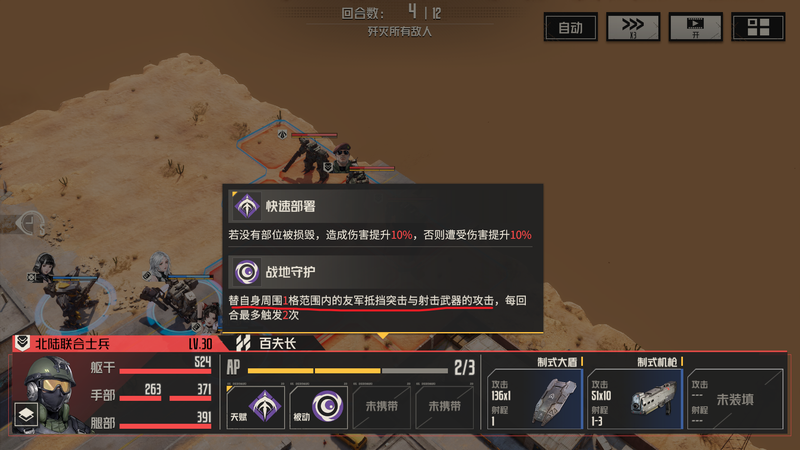Click the layers icon beside the soldier portrait
Viewport: 800px width, 450px height.
coord(26,414)
